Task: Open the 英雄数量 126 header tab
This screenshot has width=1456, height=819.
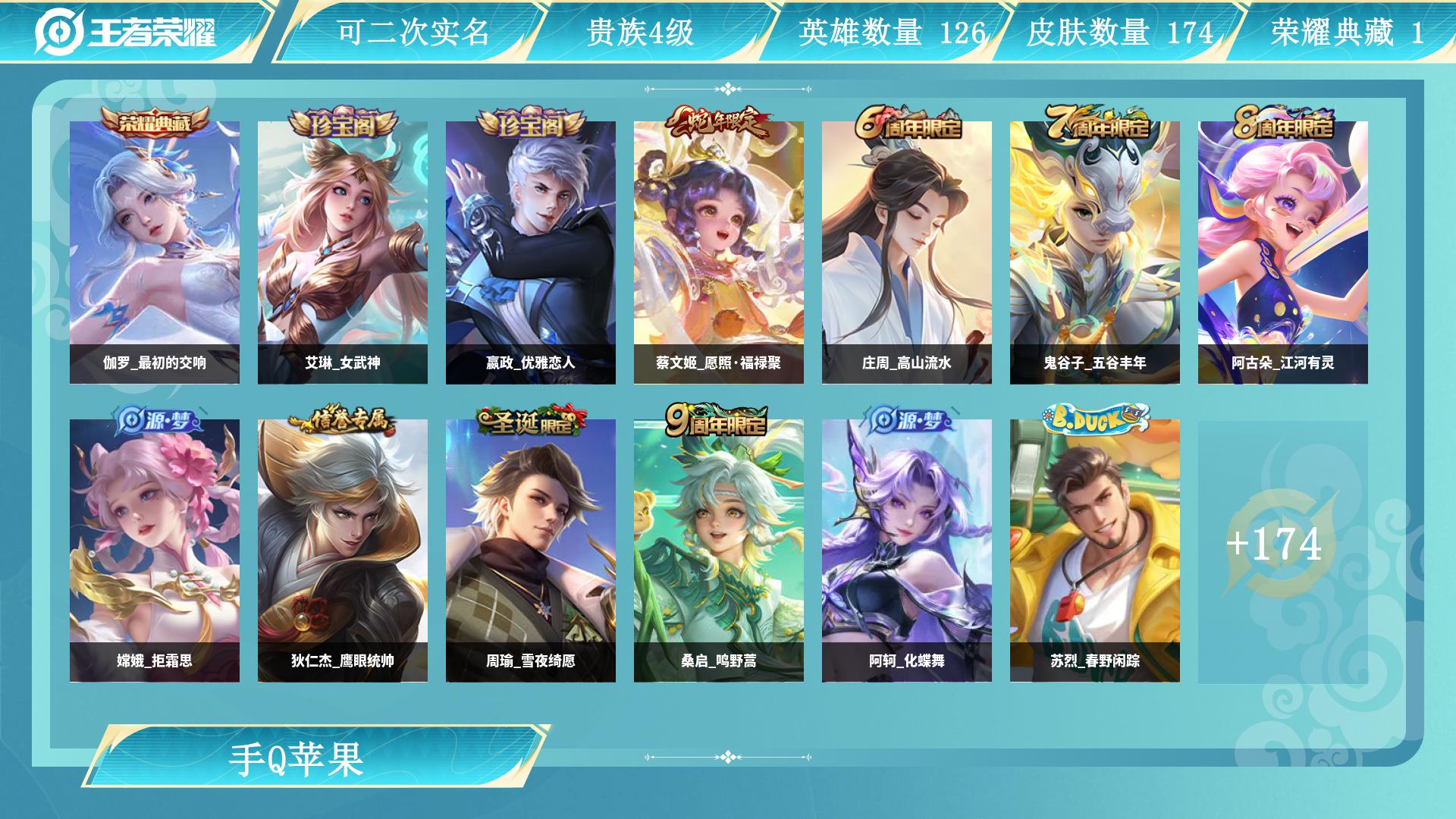Action: (891, 32)
